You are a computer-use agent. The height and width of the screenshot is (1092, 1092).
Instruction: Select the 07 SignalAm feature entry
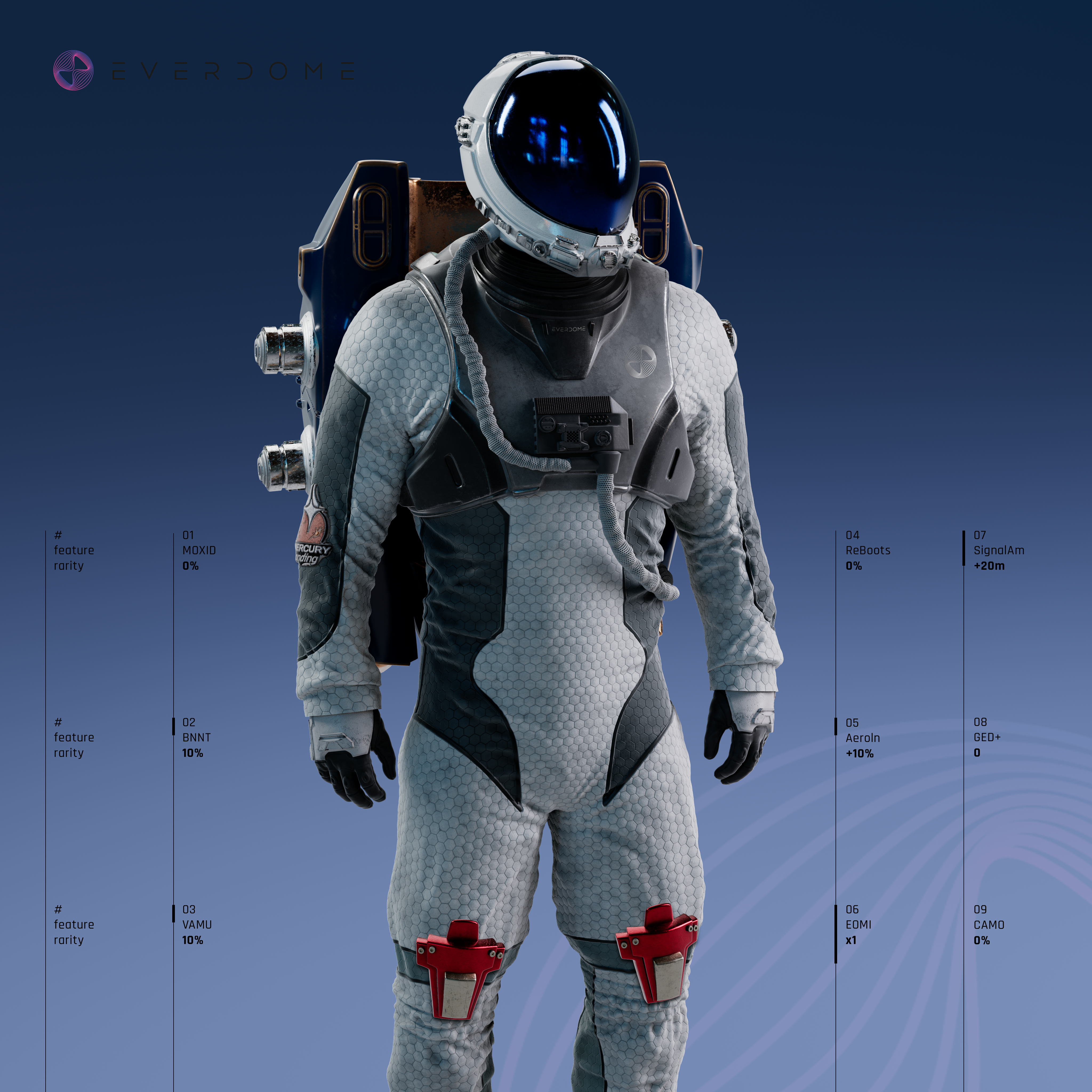pyautogui.click(x=998, y=550)
